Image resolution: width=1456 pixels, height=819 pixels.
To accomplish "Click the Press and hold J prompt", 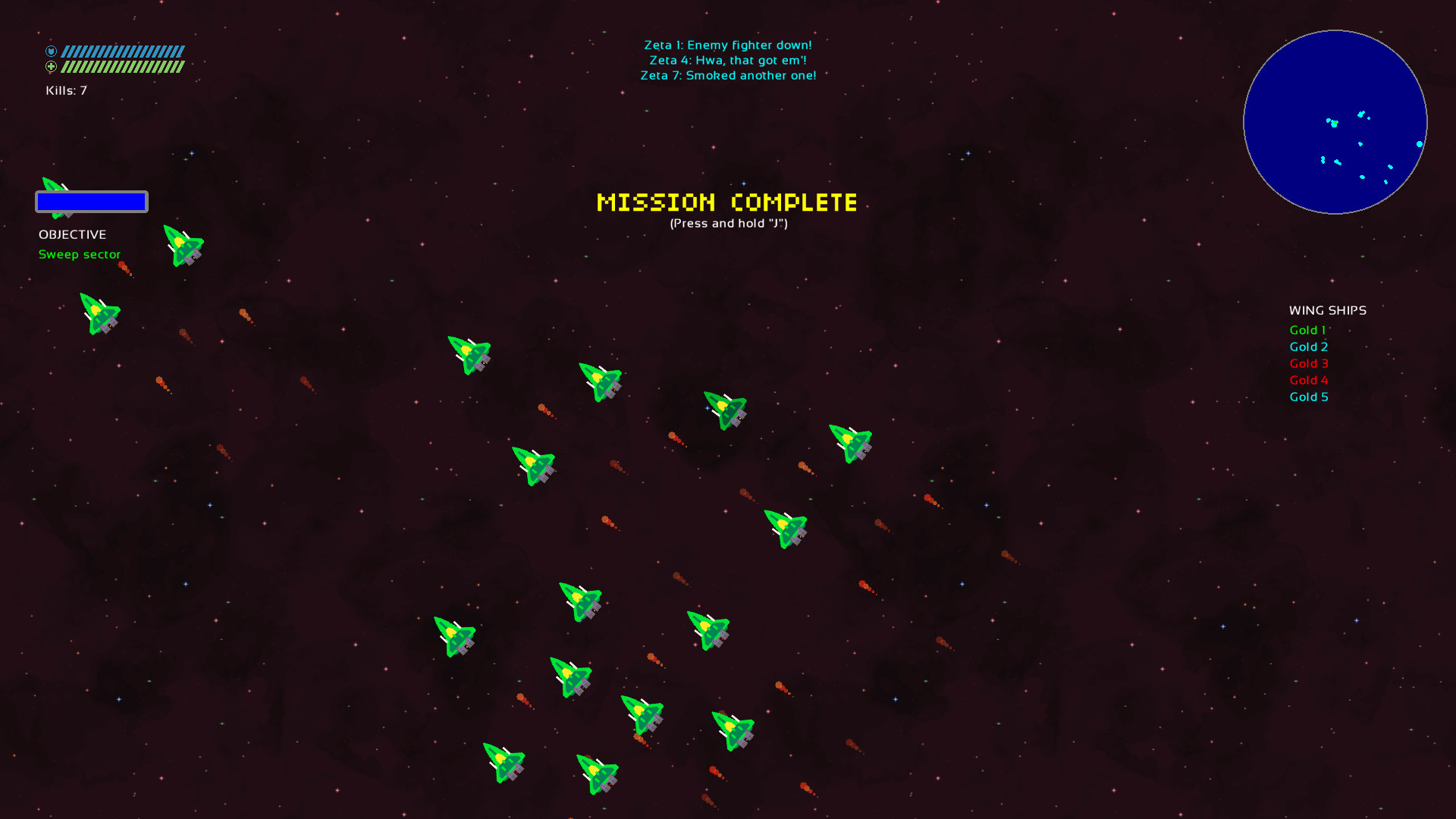I will (728, 224).
